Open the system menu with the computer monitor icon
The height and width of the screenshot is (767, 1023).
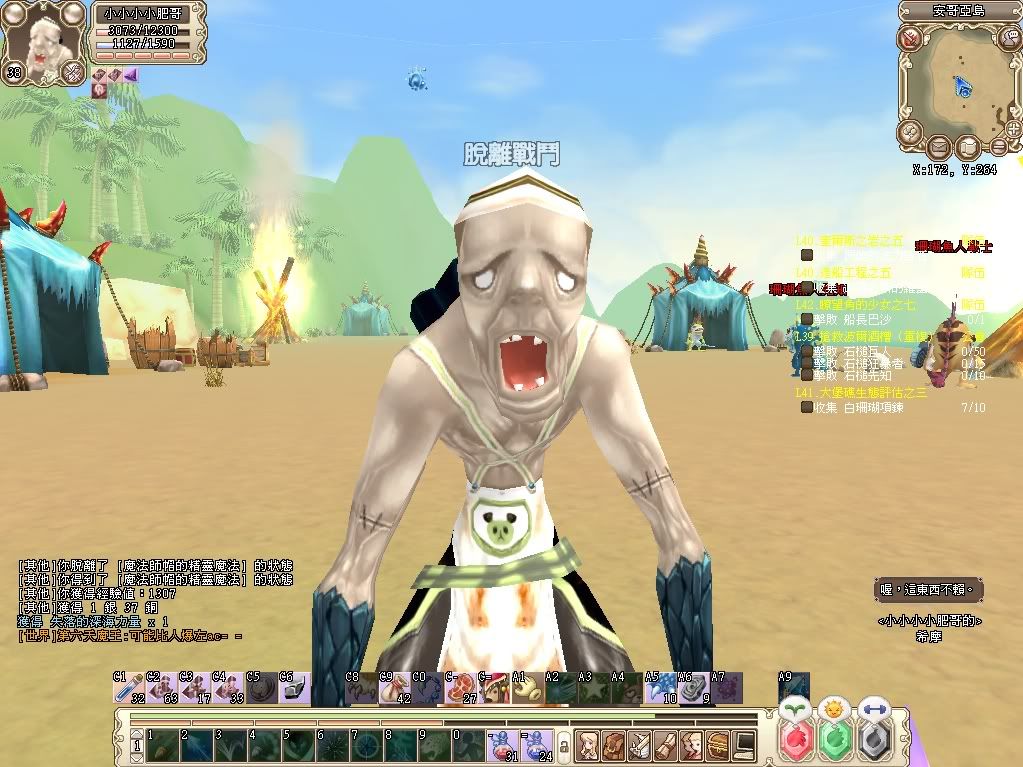(x=743, y=745)
